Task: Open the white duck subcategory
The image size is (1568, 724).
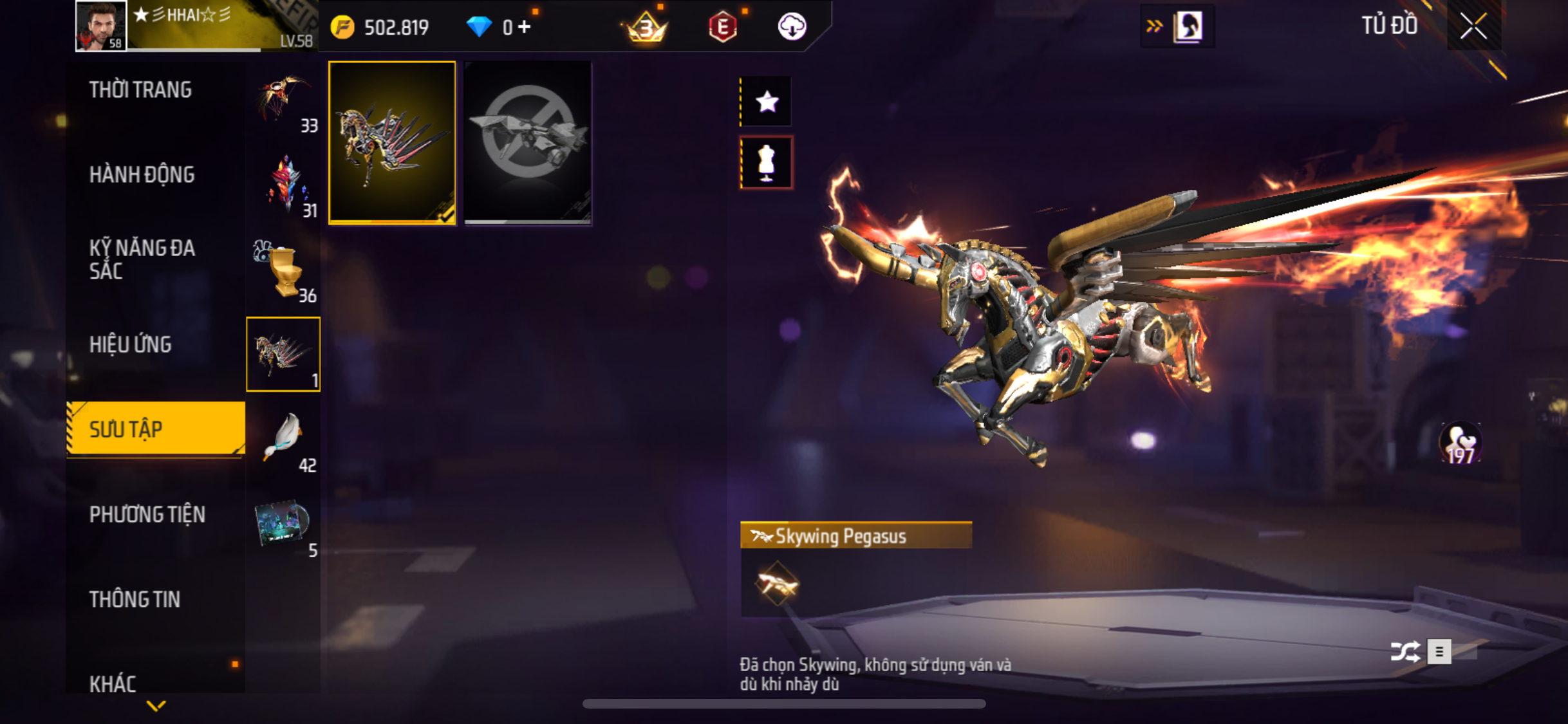Action: coord(283,440)
